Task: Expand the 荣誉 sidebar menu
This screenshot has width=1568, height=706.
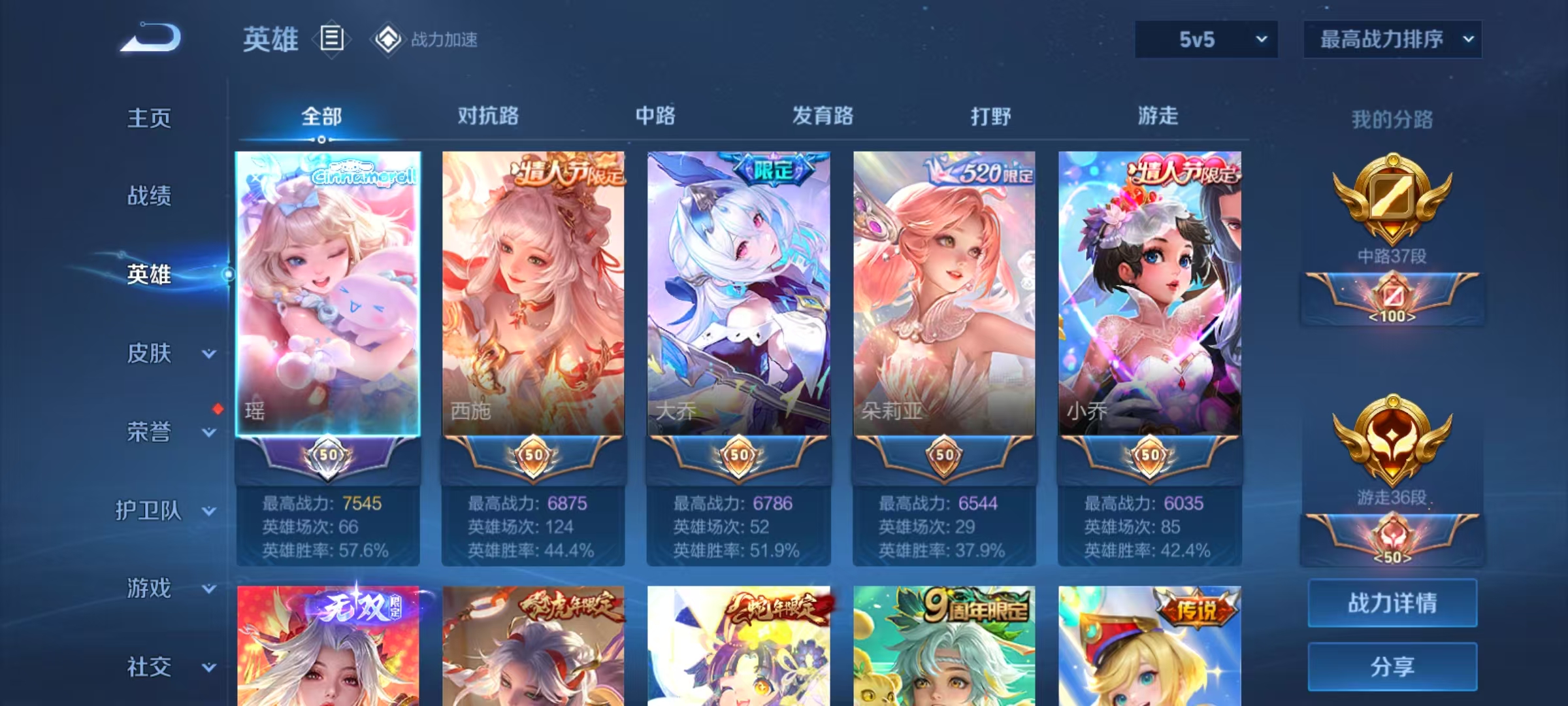Action: click(163, 431)
